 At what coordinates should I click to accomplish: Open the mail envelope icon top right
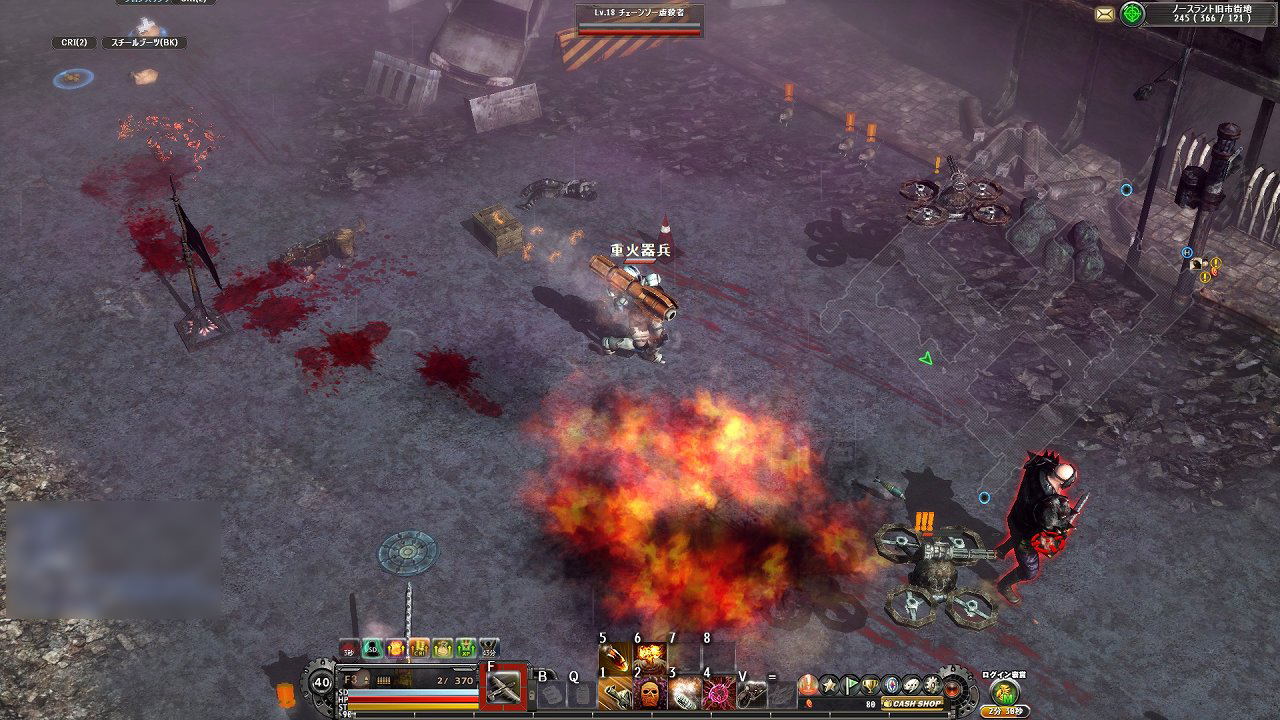pyautogui.click(x=1104, y=14)
